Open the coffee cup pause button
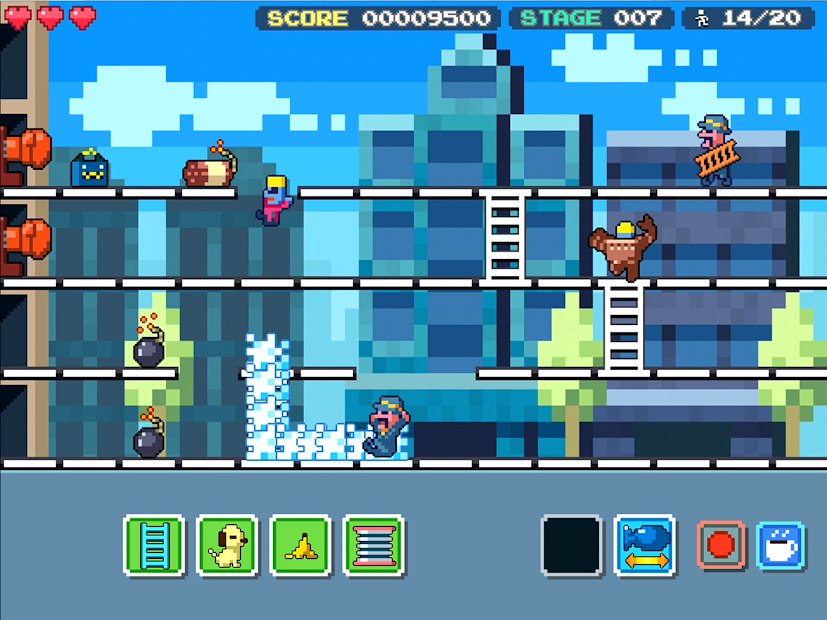Viewport: 827px width, 620px height. point(780,545)
